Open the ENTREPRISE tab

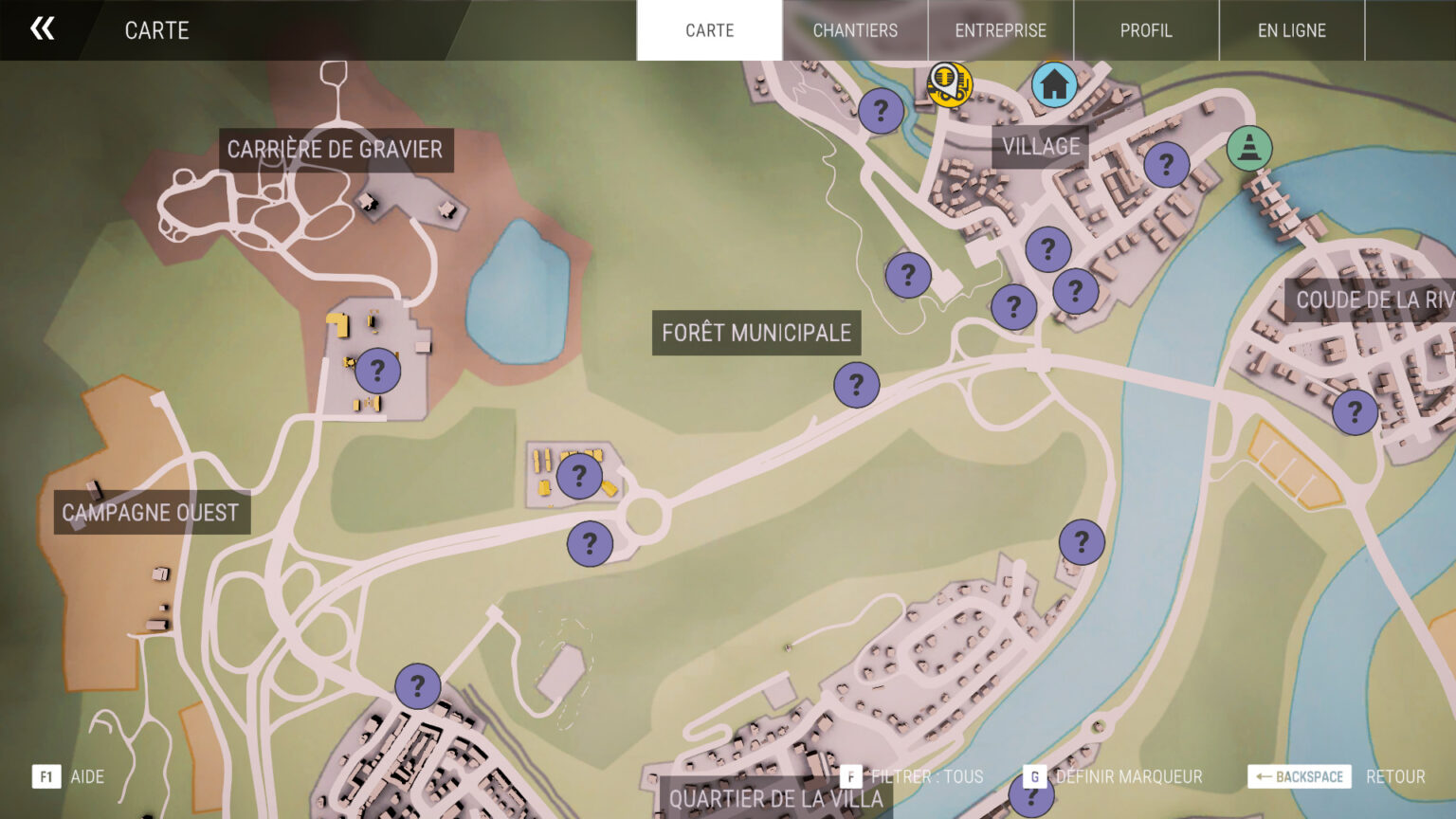click(x=1000, y=30)
